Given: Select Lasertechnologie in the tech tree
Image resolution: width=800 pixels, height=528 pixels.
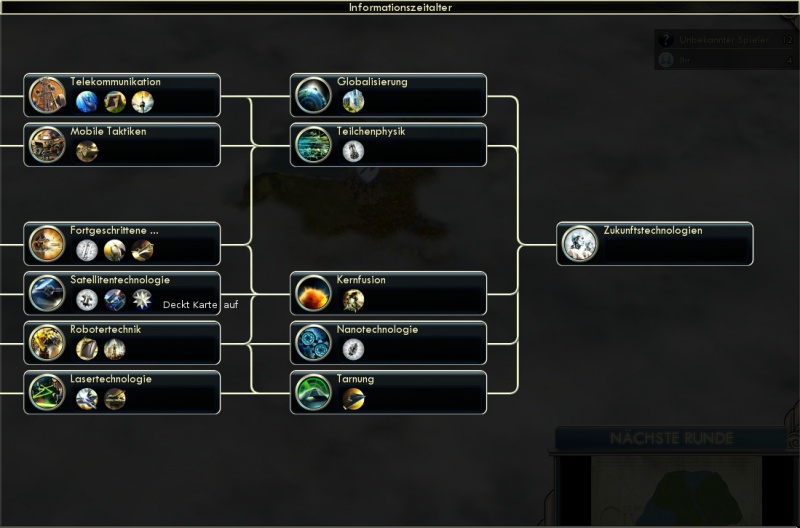Looking at the screenshot, I should (x=122, y=392).
